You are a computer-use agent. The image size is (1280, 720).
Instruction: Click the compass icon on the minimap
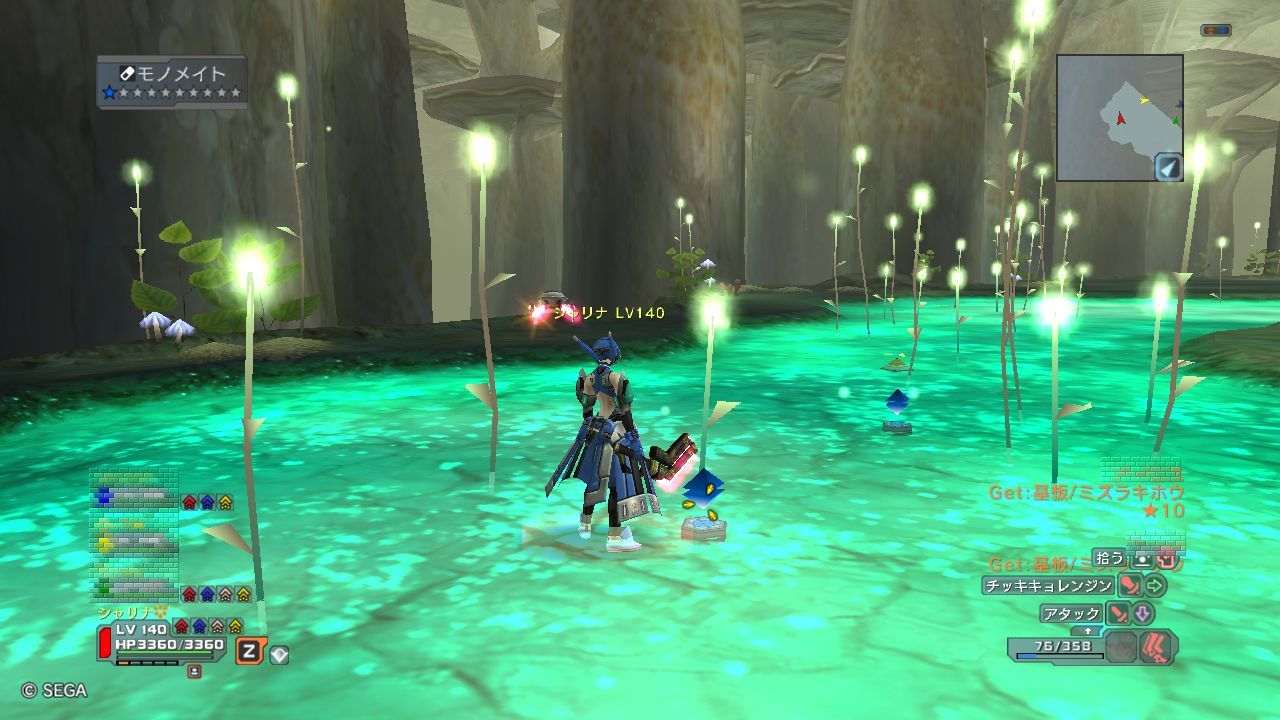pos(1168,167)
